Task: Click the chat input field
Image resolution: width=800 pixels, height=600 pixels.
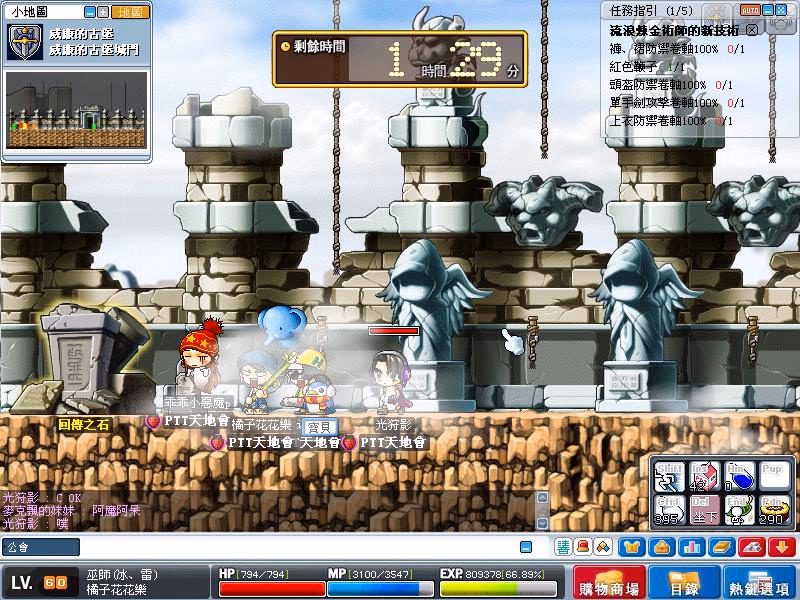Action: (x=300, y=547)
